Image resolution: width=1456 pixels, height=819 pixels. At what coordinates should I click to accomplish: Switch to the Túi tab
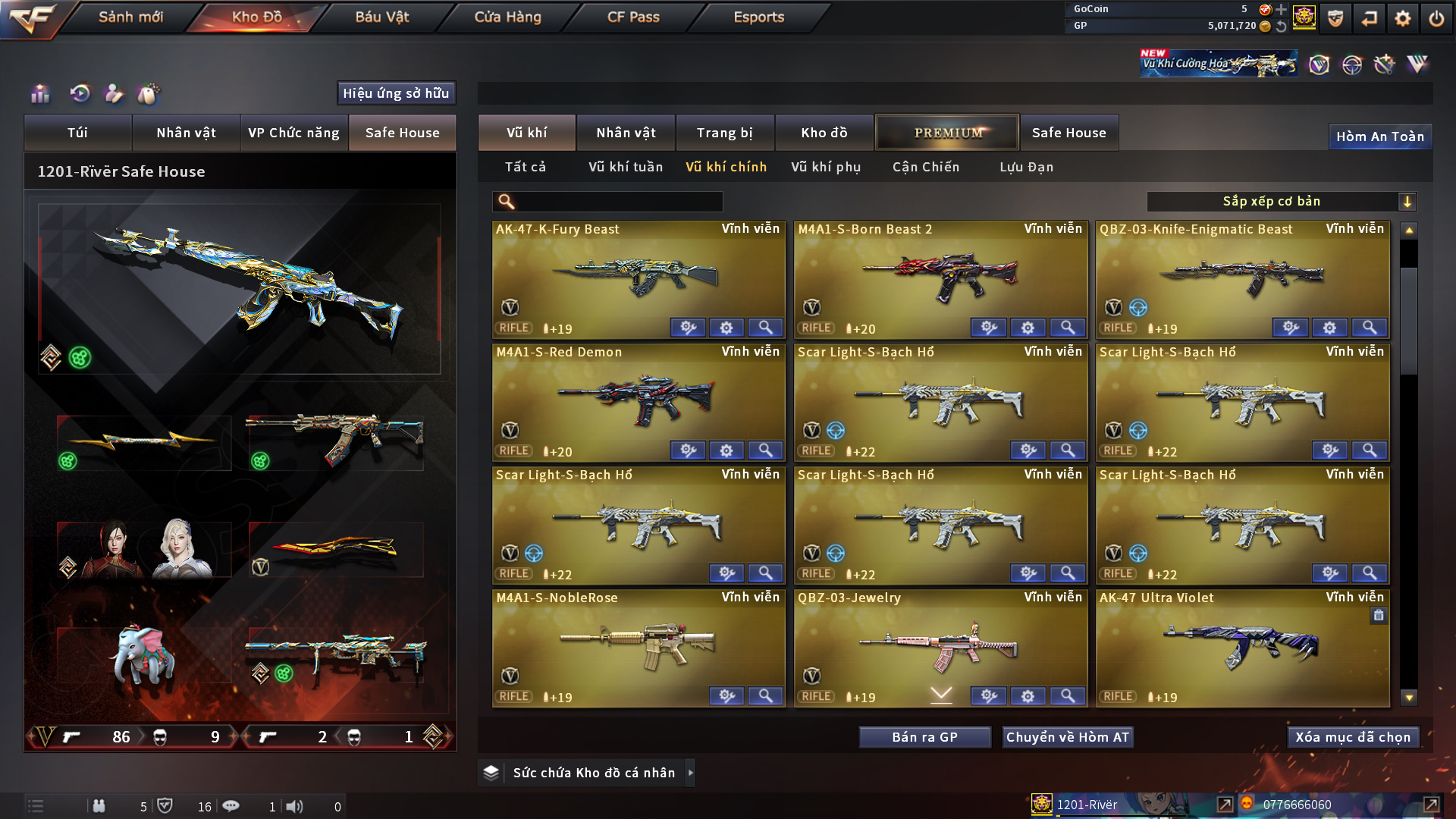tap(77, 133)
